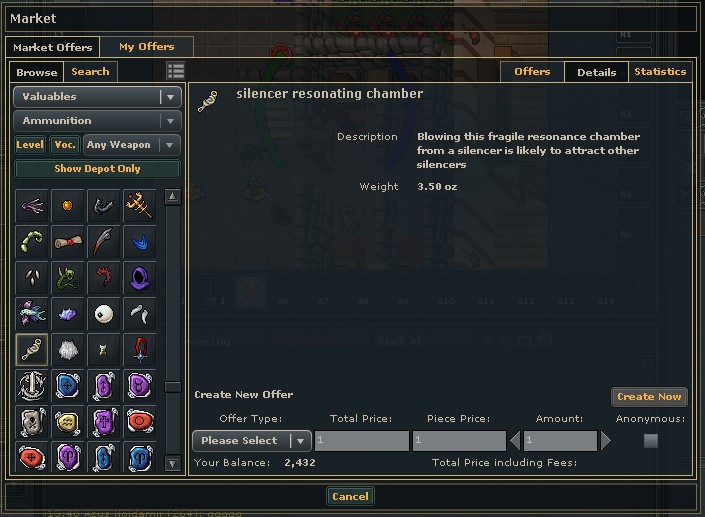Switch to the My Offers tab

point(146,47)
